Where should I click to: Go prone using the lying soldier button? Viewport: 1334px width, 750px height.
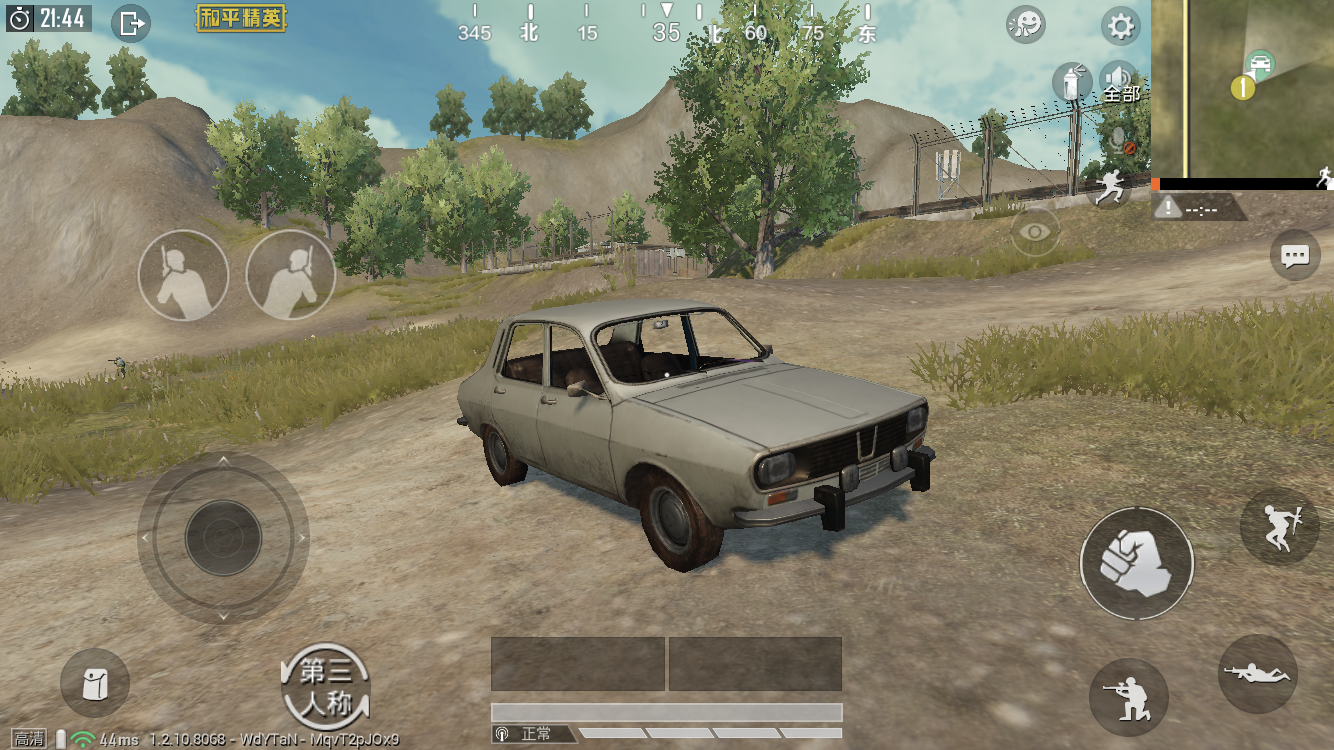[x=1258, y=673]
